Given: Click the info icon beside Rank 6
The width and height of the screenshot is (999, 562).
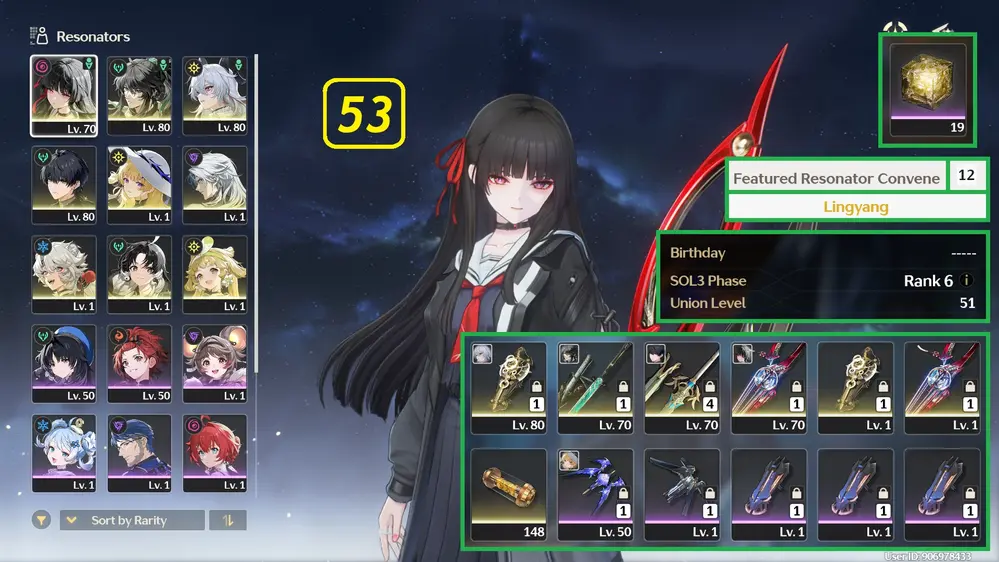Looking at the screenshot, I should point(966,281).
